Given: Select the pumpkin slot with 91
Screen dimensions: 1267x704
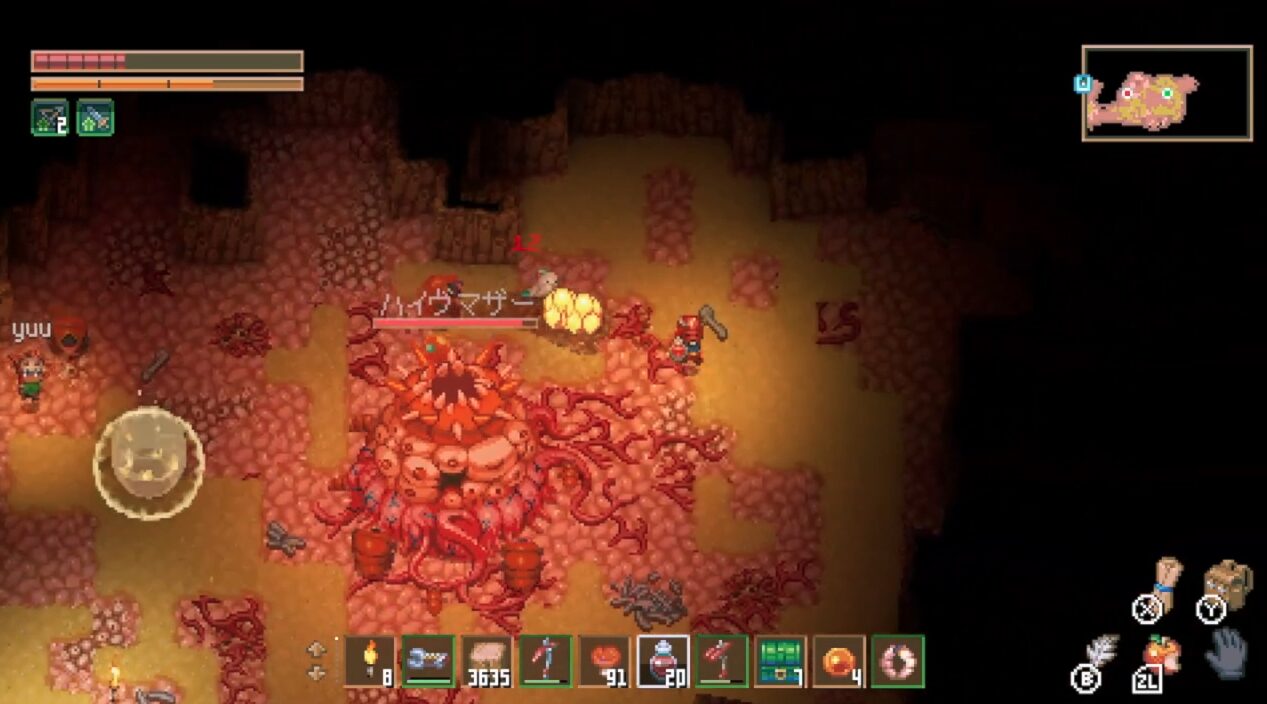Looking at the screenshot, I should [x=604, y=661].
